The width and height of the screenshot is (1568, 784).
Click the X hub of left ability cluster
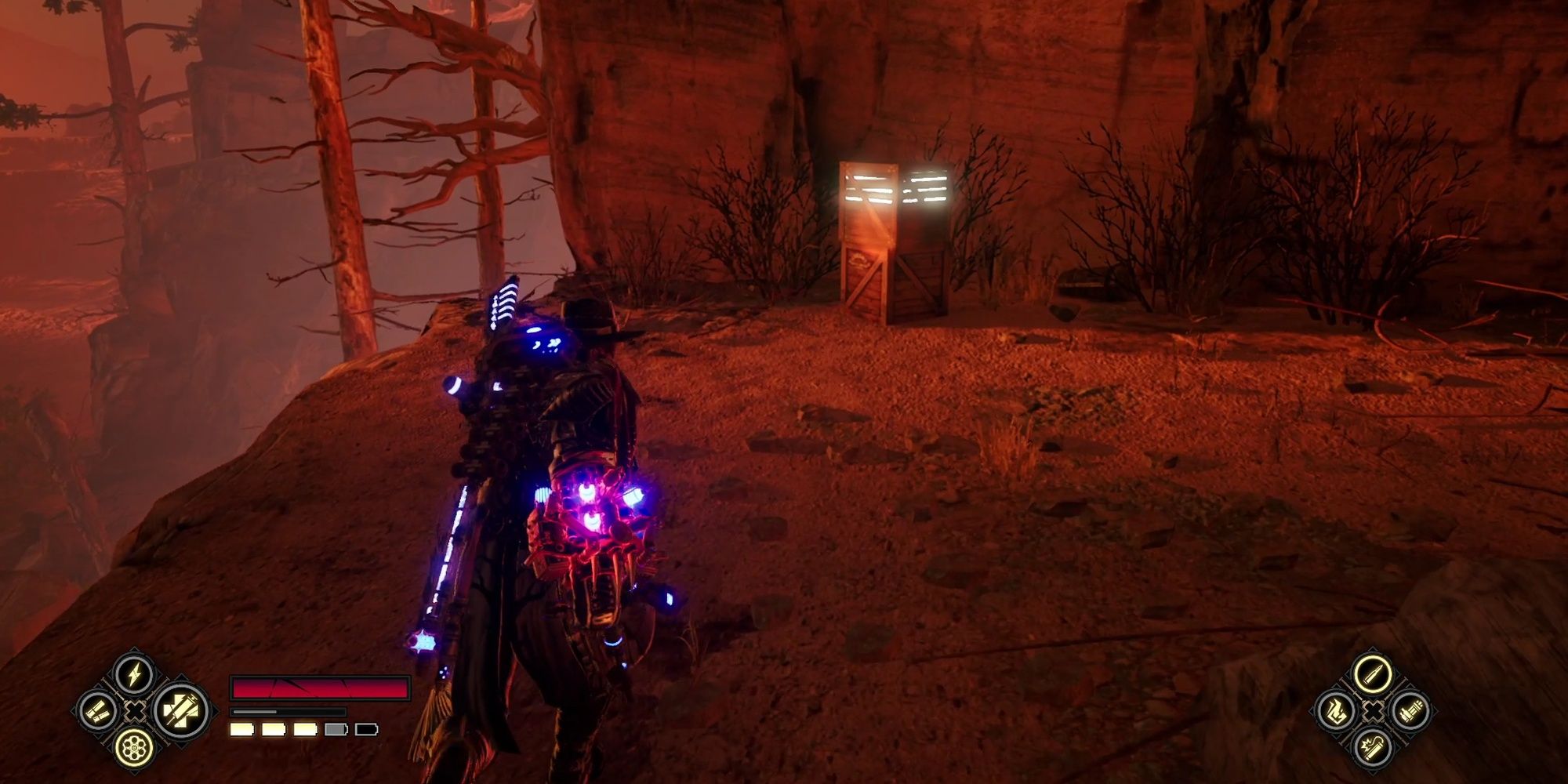[134, 713]
